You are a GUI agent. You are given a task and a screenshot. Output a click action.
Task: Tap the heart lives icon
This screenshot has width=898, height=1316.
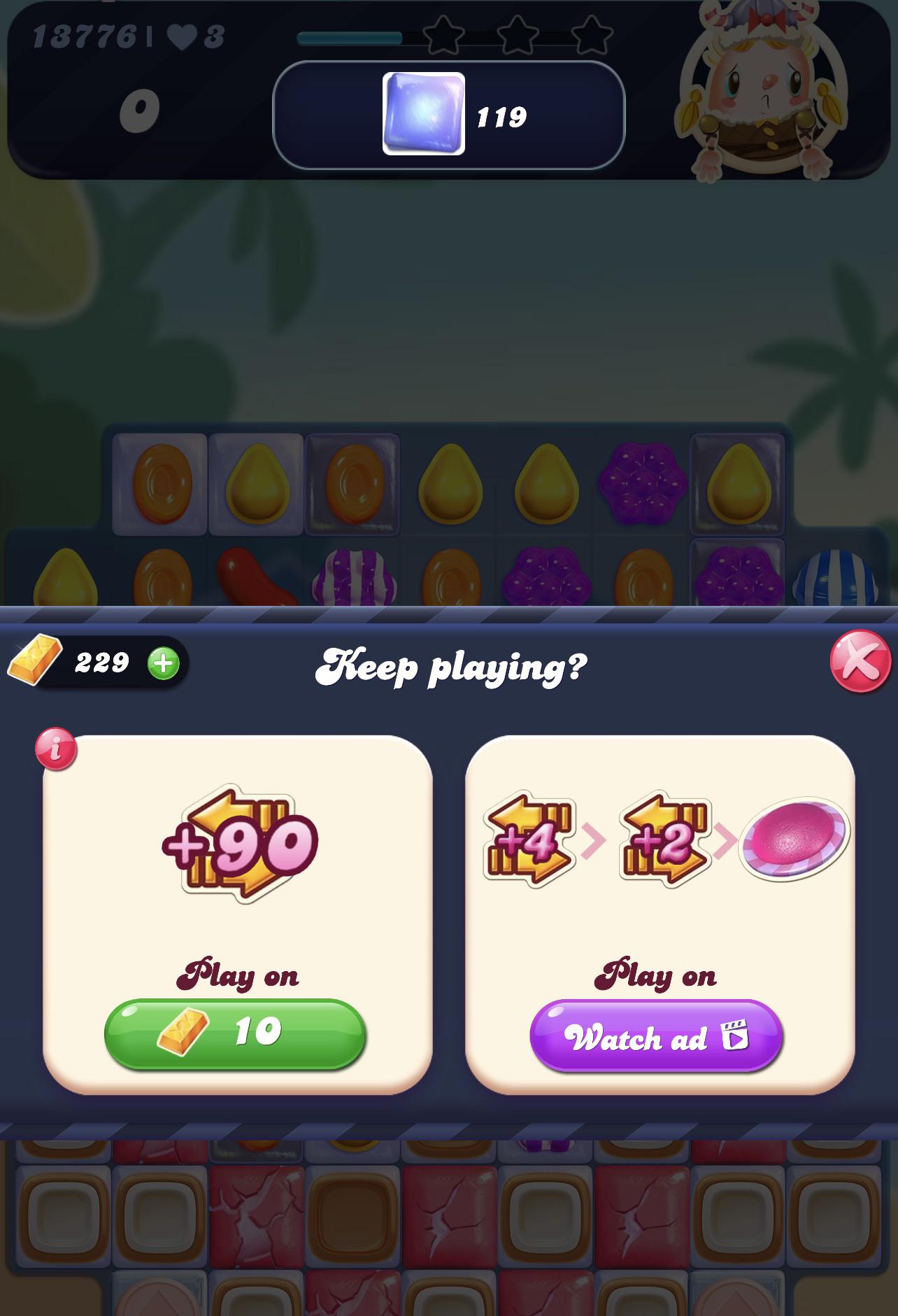coord(182,35)
